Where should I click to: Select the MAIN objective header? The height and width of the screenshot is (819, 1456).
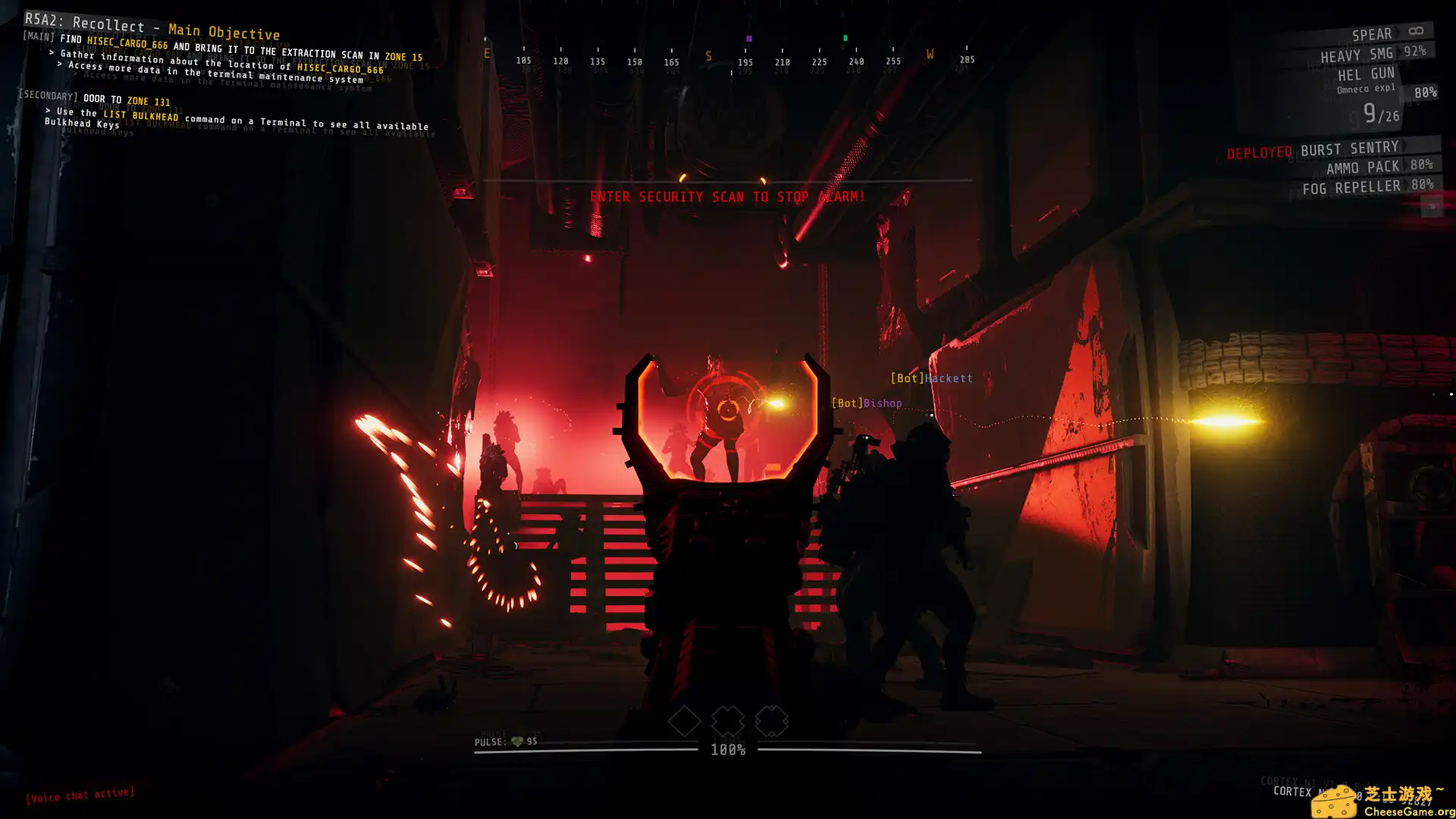click(36, 36)
